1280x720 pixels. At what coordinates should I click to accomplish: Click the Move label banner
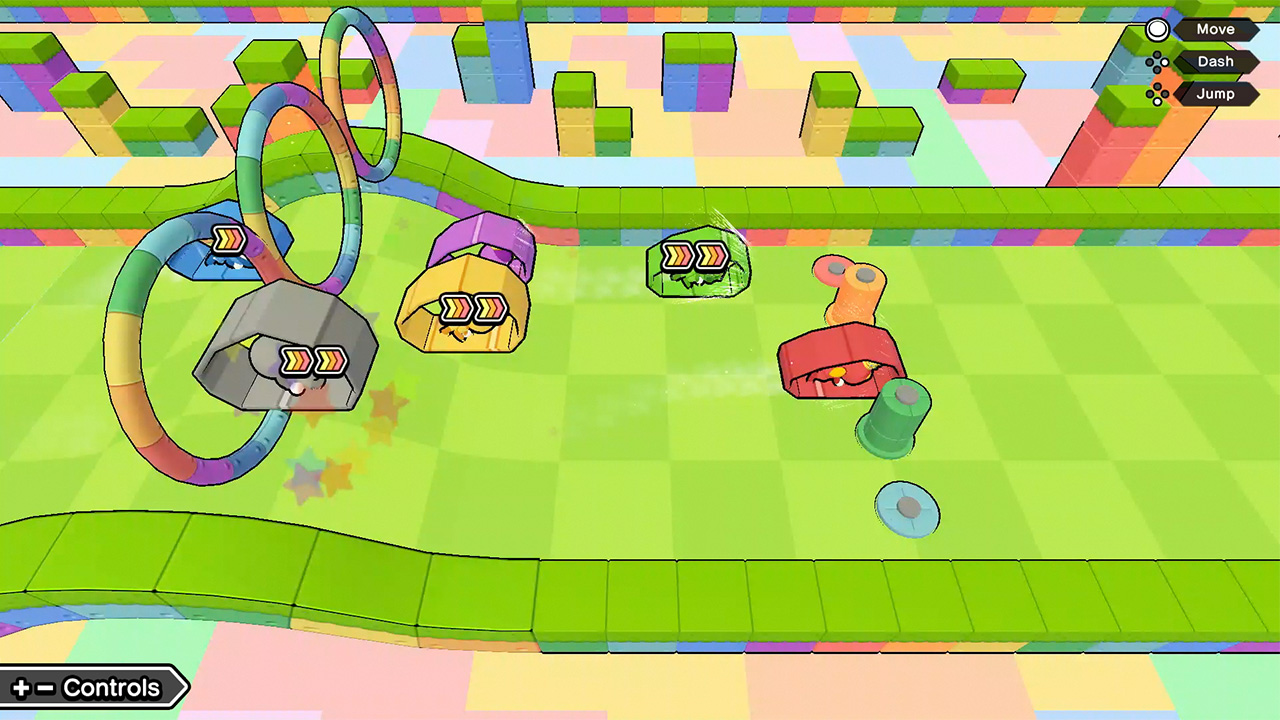[x=1216, y=29]
